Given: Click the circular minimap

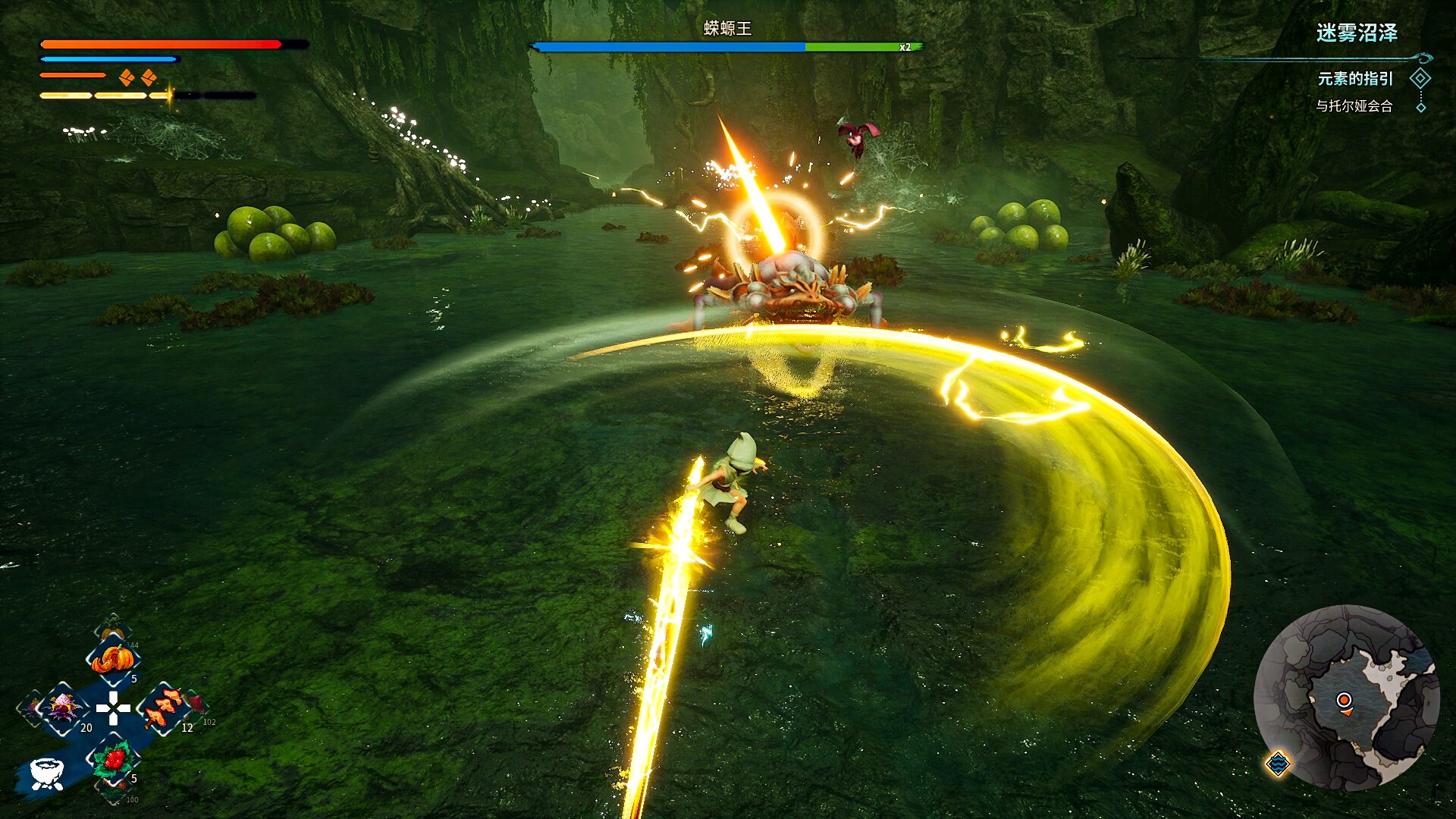Looking at the screenshot, I should (1346, 698).
